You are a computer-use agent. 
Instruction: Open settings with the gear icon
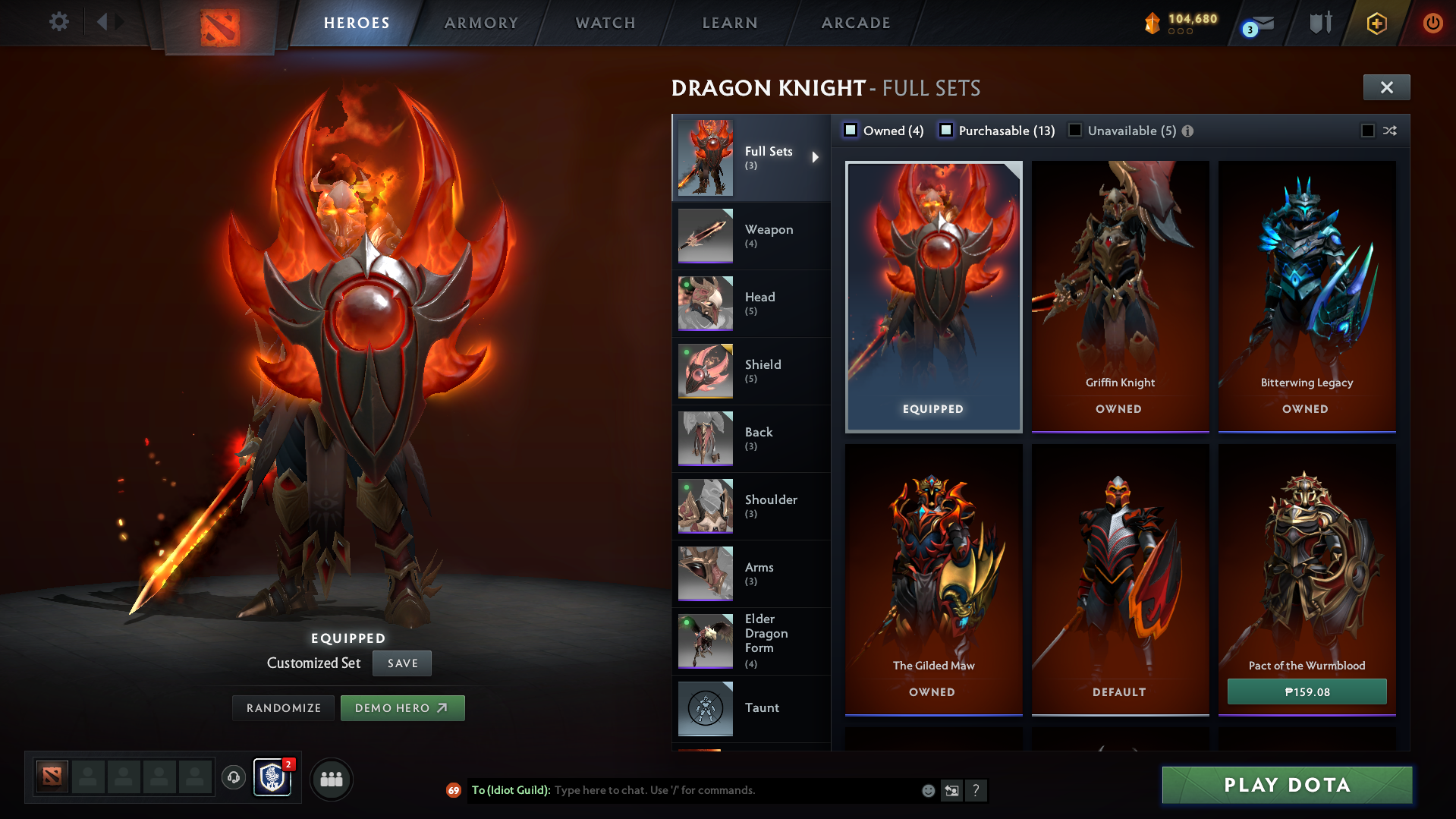coord(58,22)
